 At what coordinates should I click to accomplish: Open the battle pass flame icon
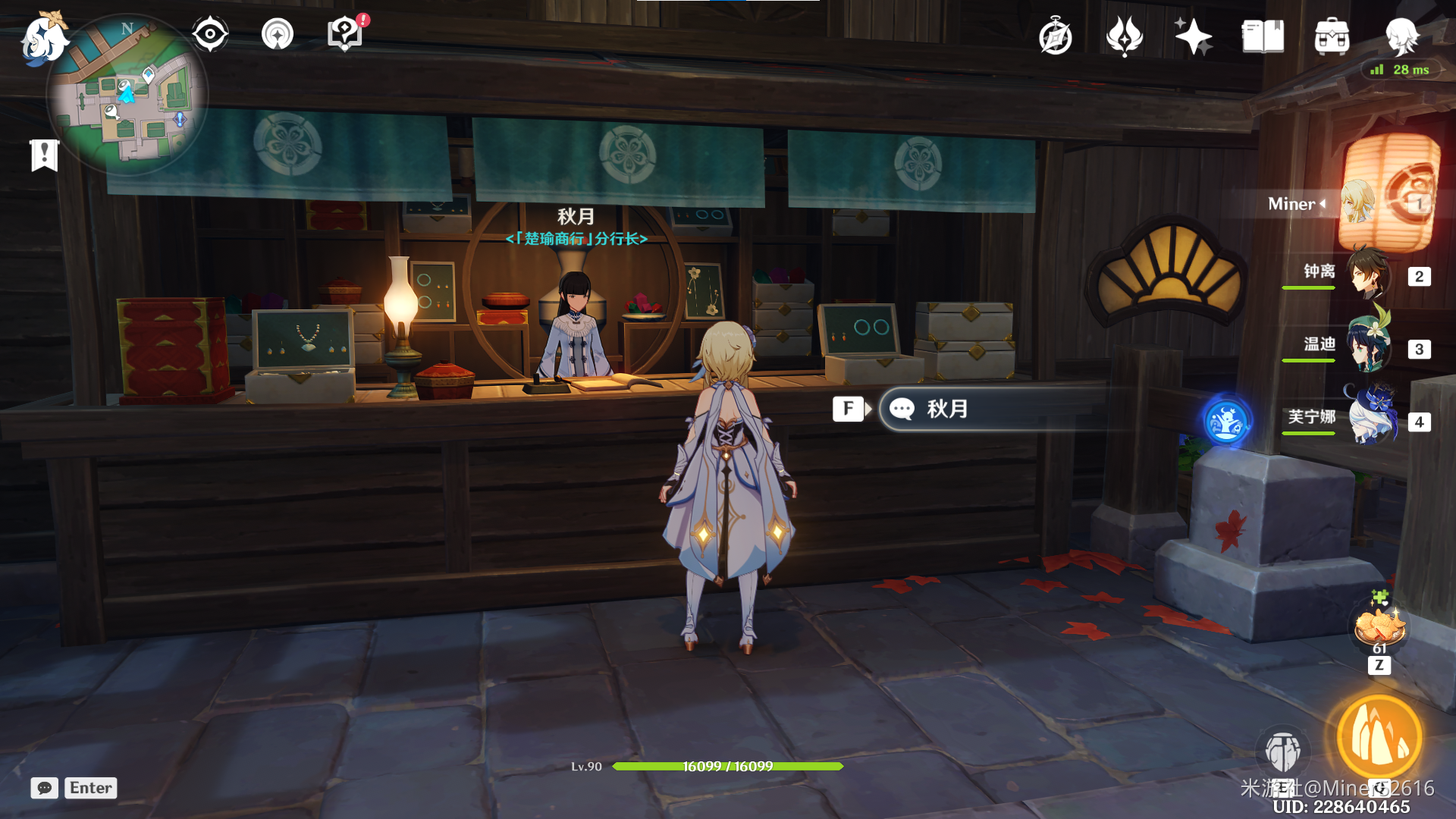[x=1124, y=36]
